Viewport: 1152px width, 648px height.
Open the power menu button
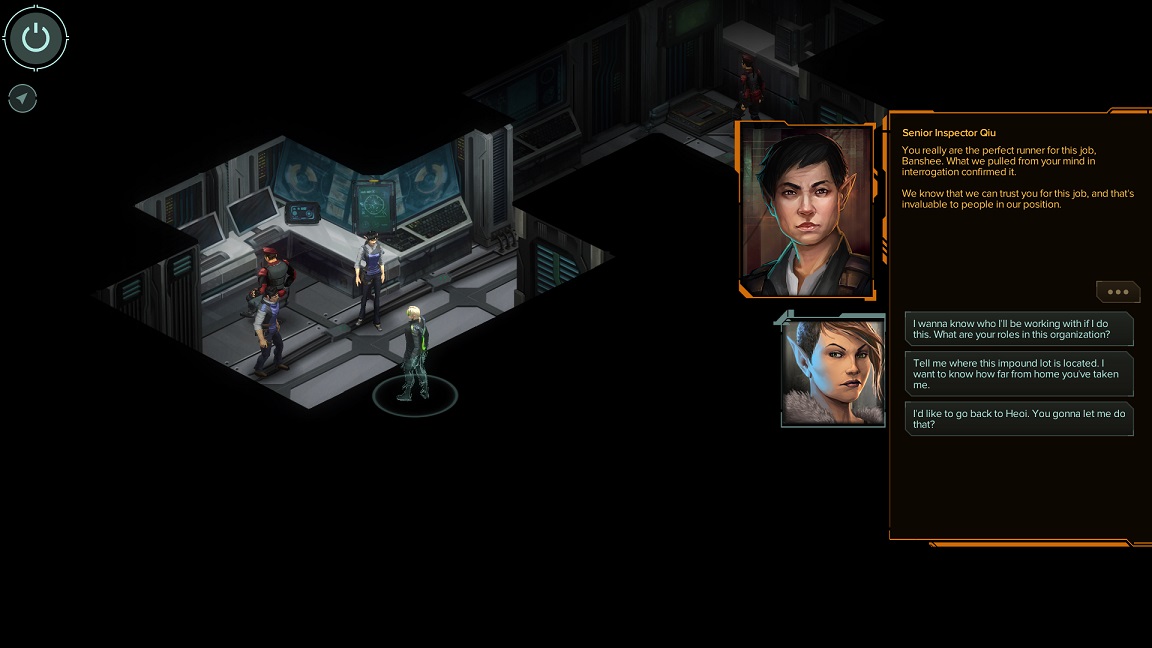(36, 38)
